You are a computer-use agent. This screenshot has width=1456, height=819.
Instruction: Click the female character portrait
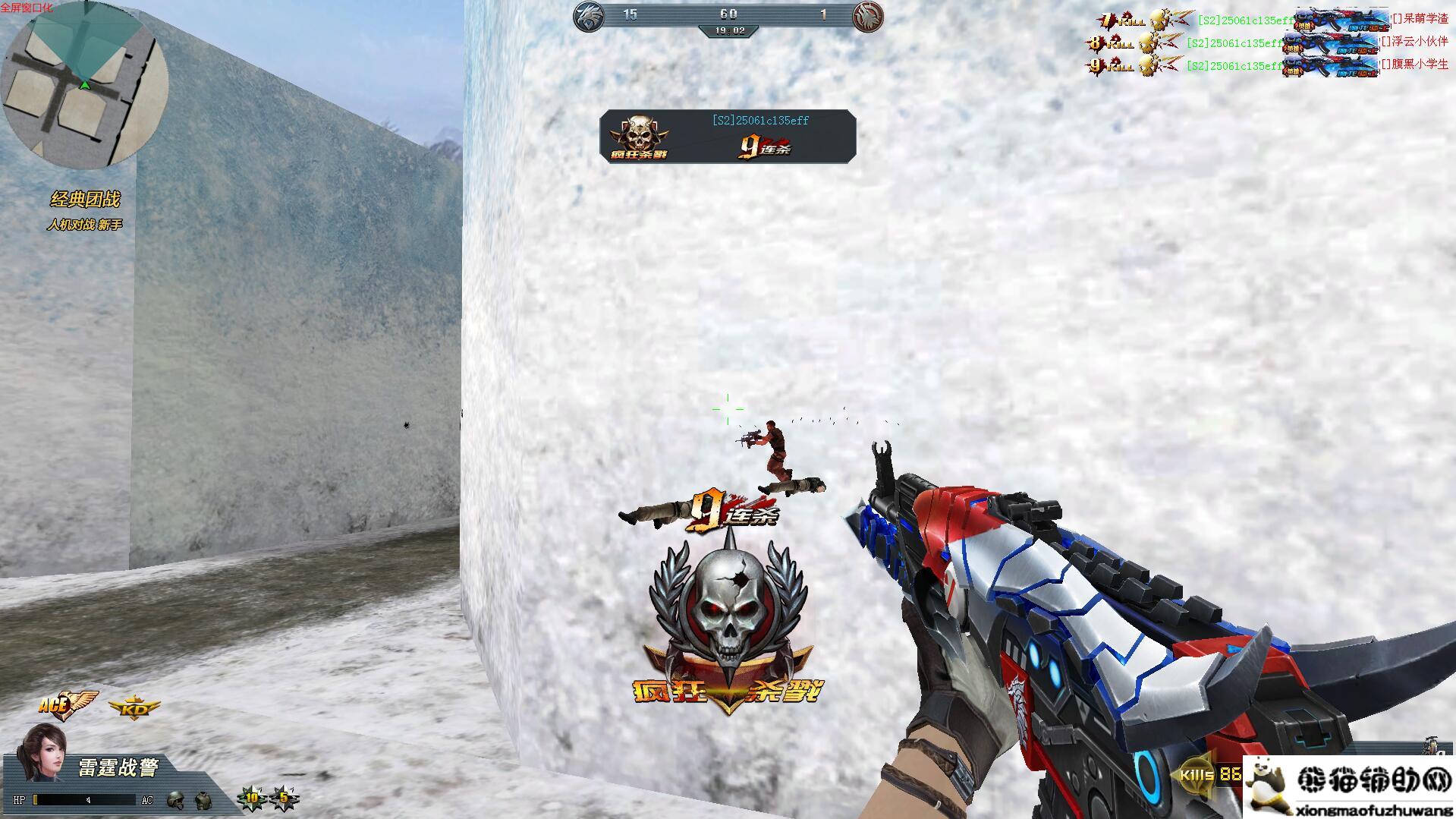click(42, 751)
